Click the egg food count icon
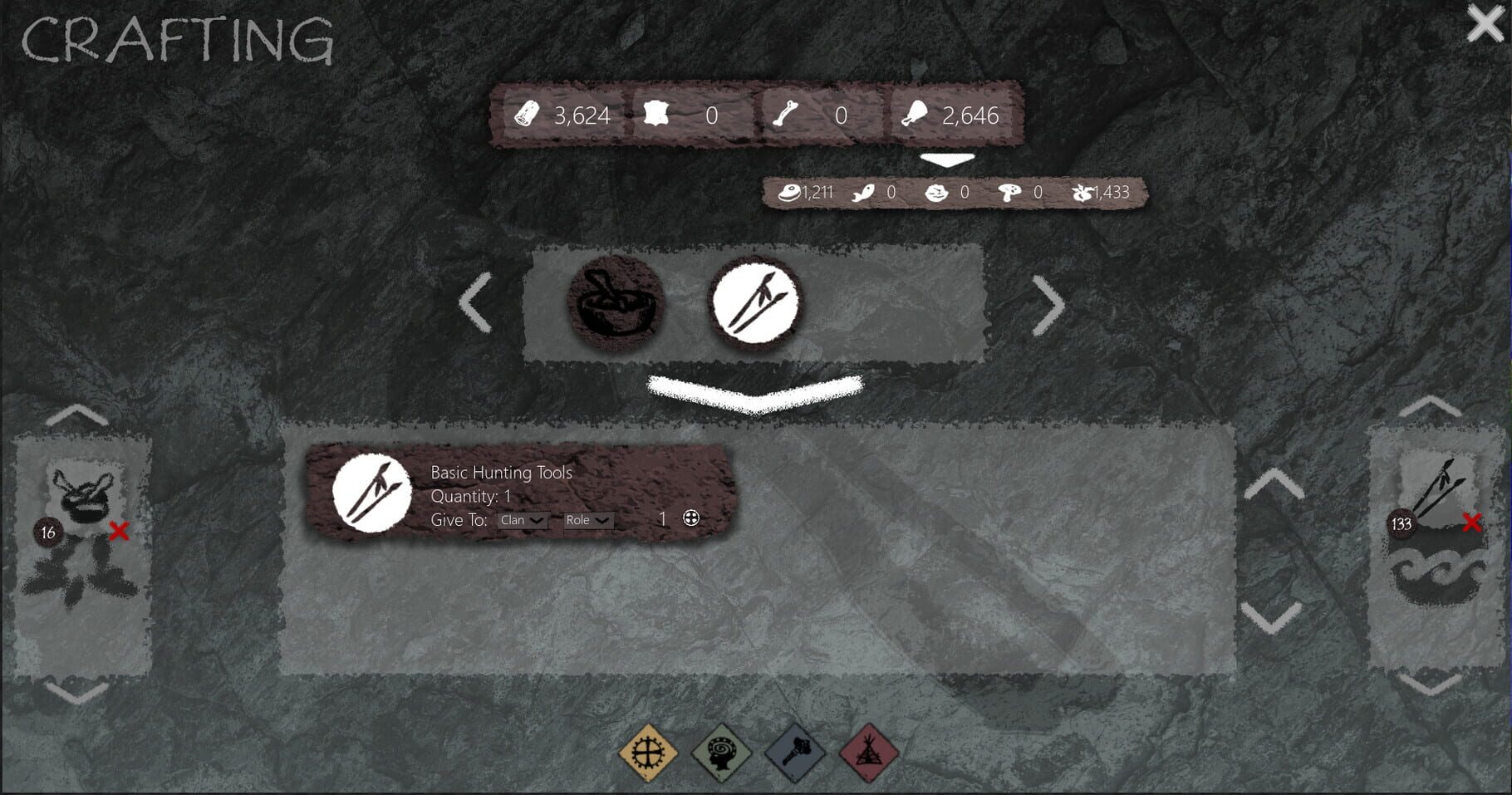This screenshot has width=1512, height=795. point(790,192)
